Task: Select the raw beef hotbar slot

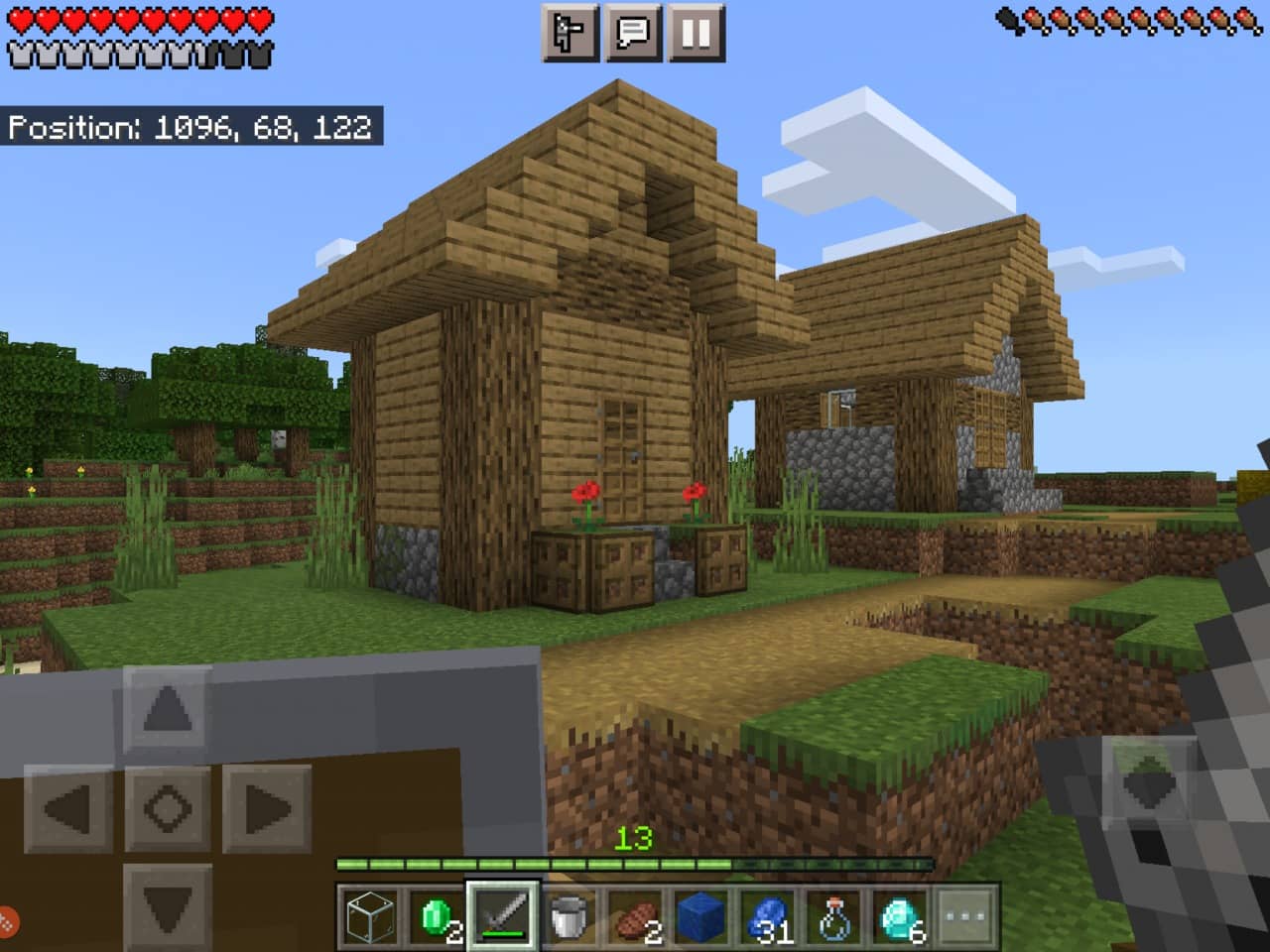Action: tap(636, 915)
